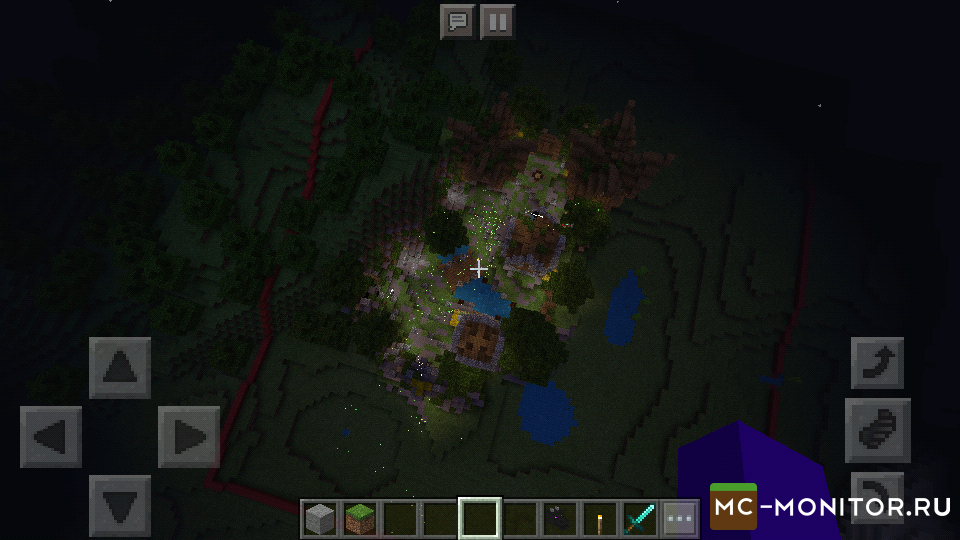Pause the game

point(497,21)
